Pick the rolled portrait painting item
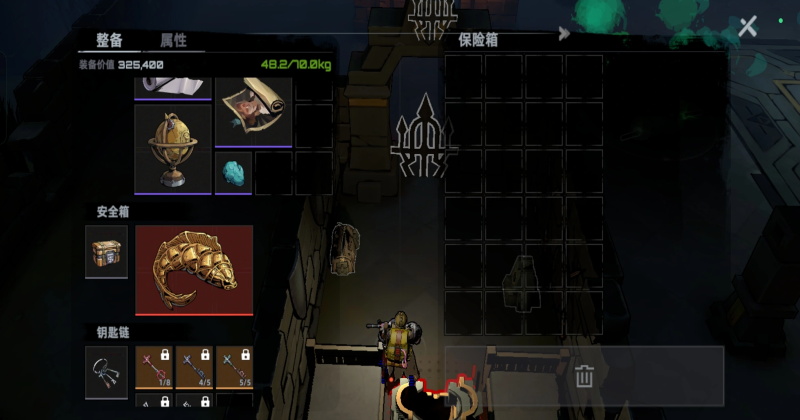Viewport: 800px width, 420px height. click(x=251, y=107)
